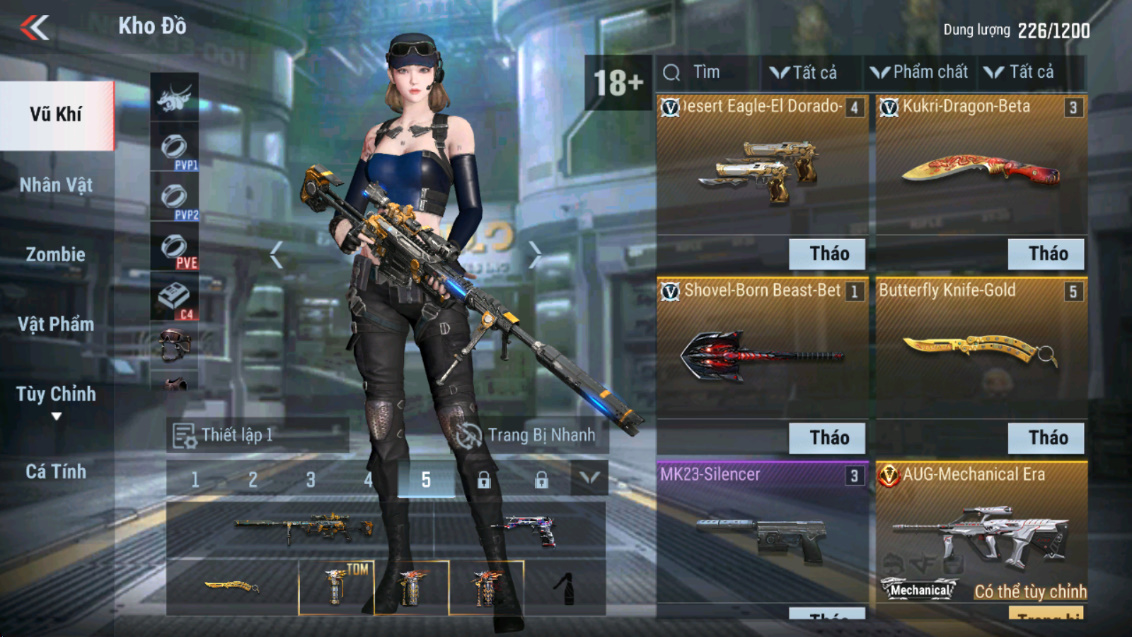
Task: Switch to the Vũ Khí tab
Action: tap(56, 114)
